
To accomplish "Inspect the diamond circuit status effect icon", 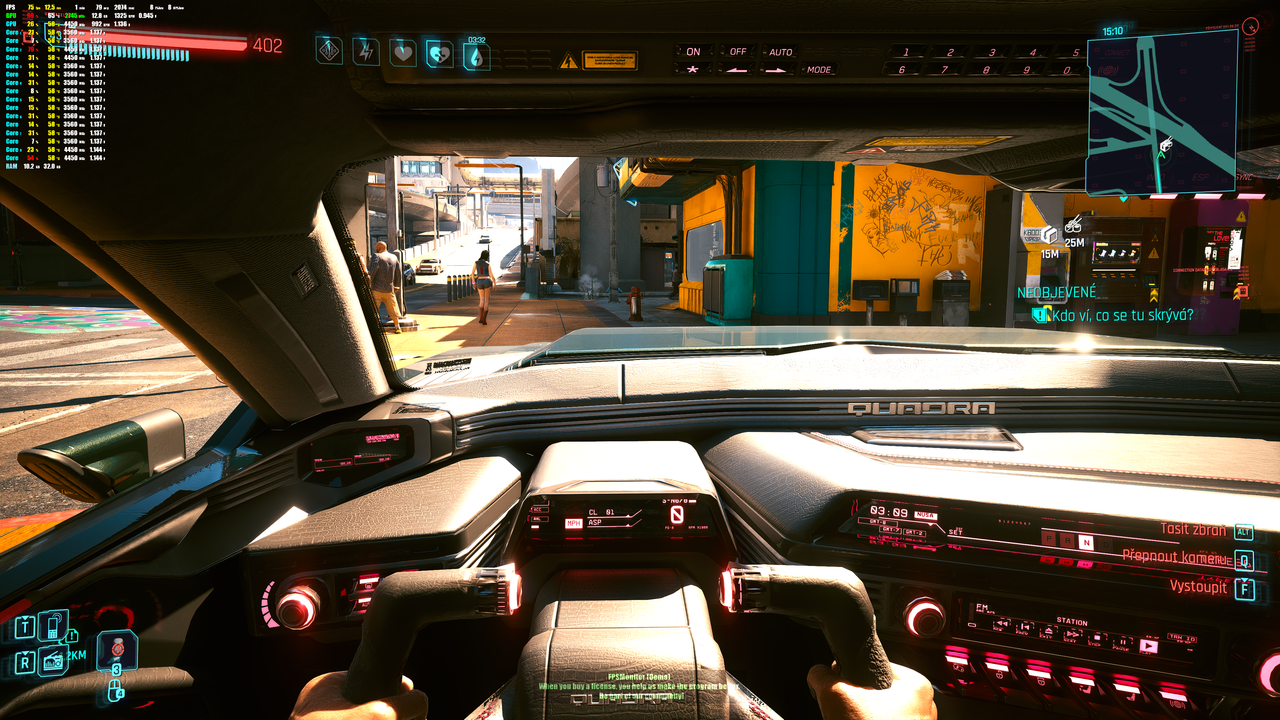I will tap(329, 50).
